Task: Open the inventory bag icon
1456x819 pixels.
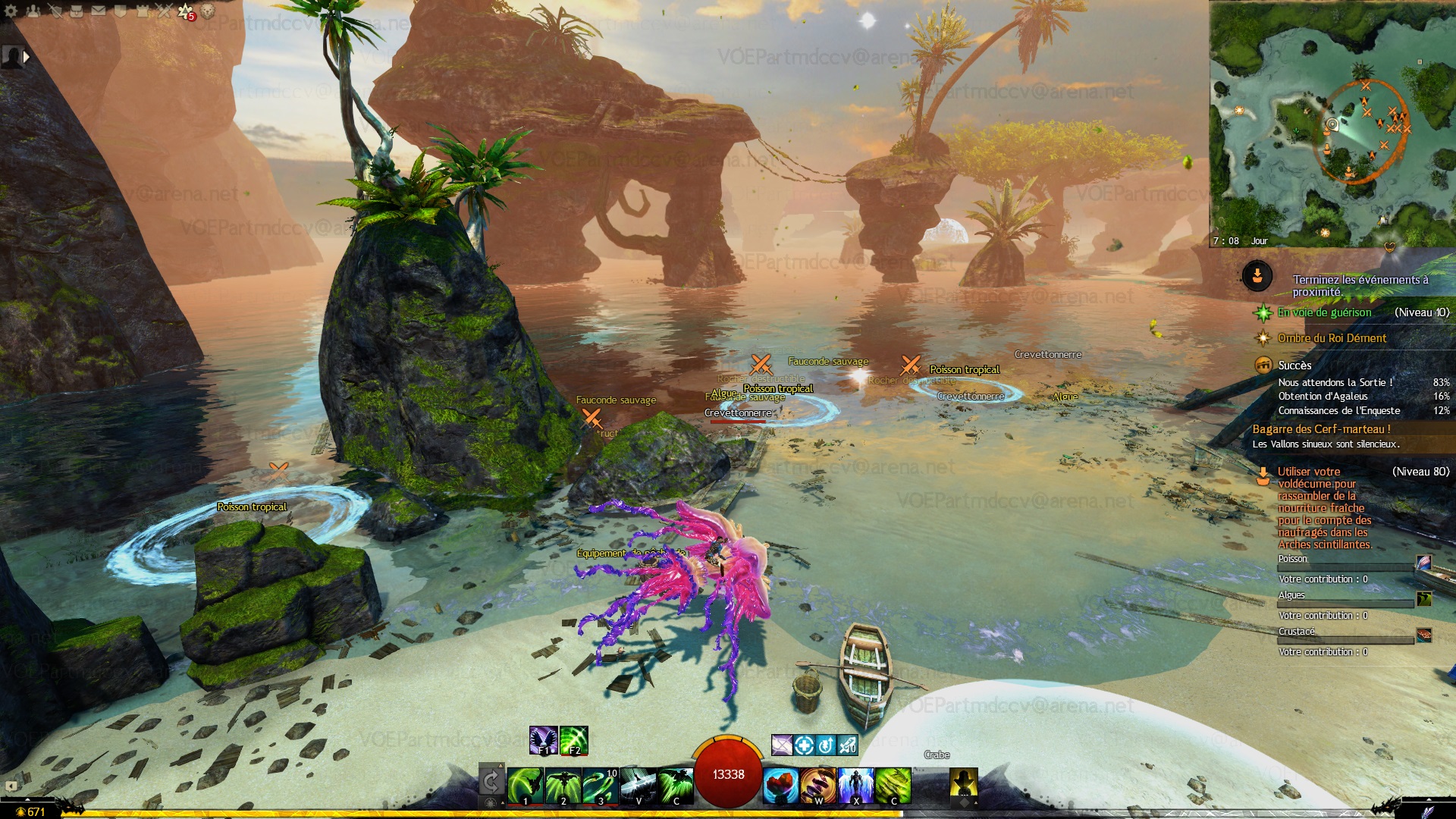Action: tap(77, 11)
